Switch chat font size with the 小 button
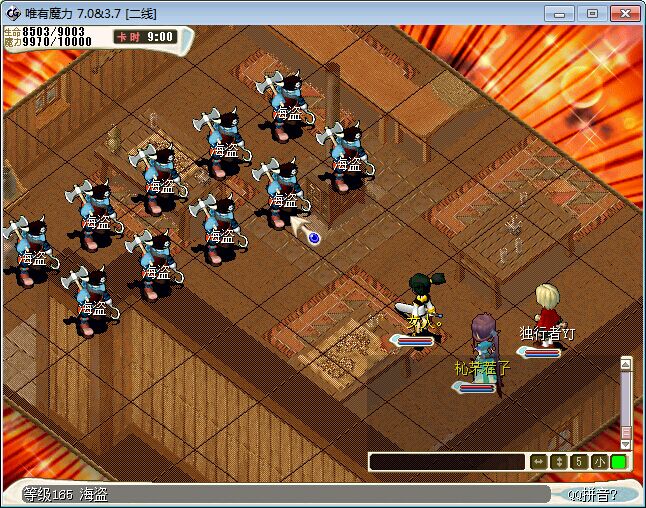Viewport: 646px width, 508px height. point(598,462)
